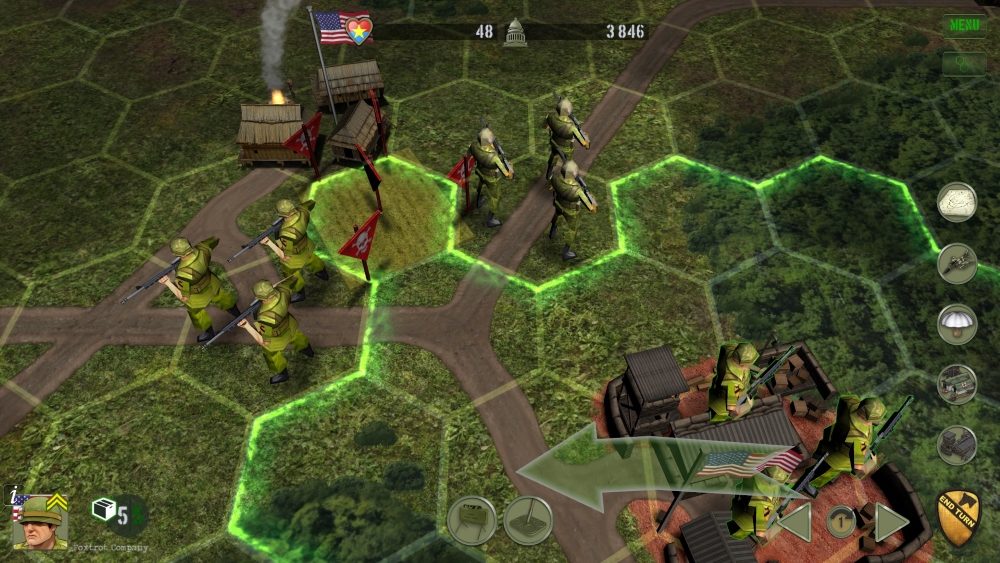Click the round number 1 button

(x=842, y=522)
